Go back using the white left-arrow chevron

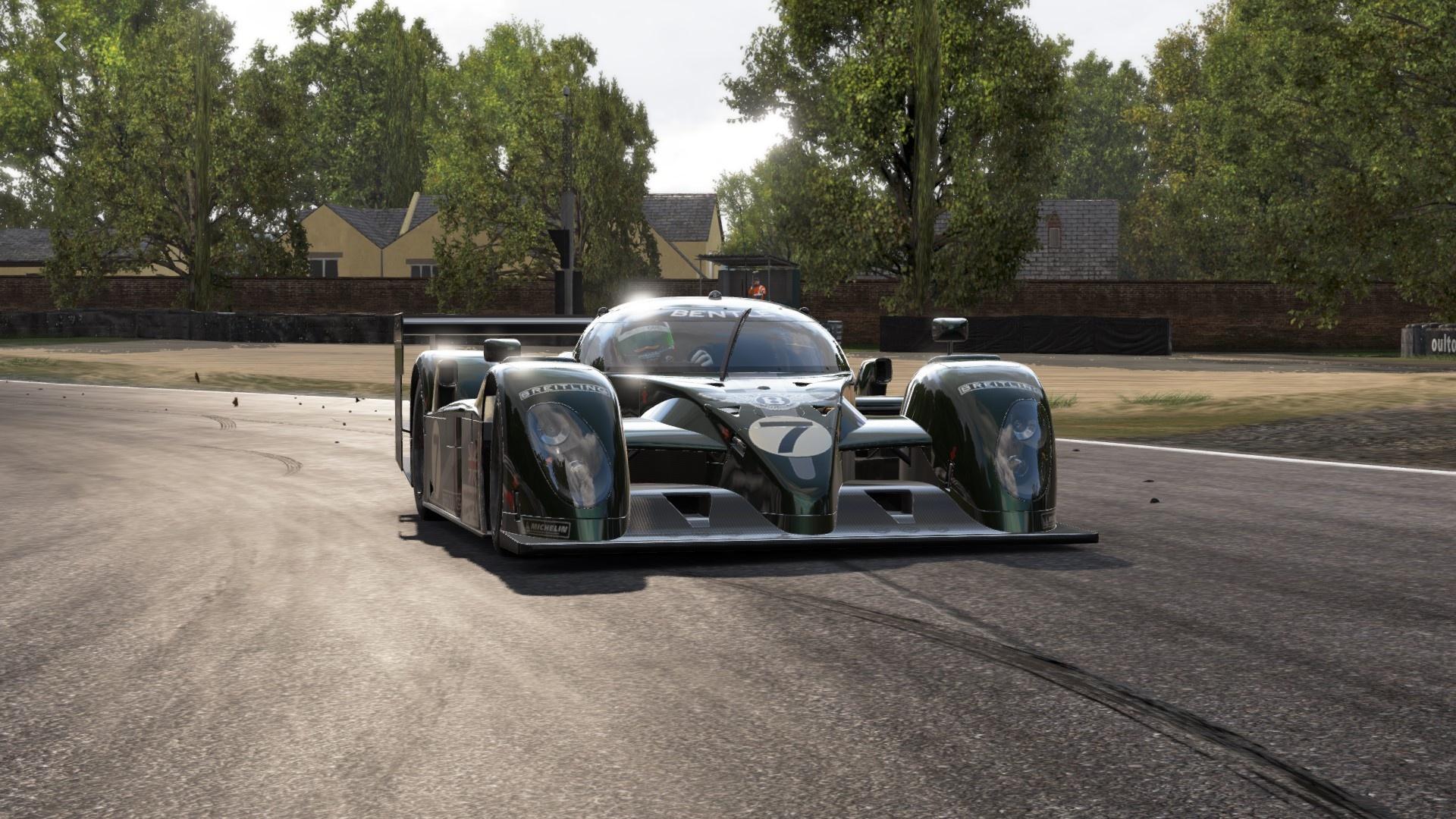[x=61, y=43]
